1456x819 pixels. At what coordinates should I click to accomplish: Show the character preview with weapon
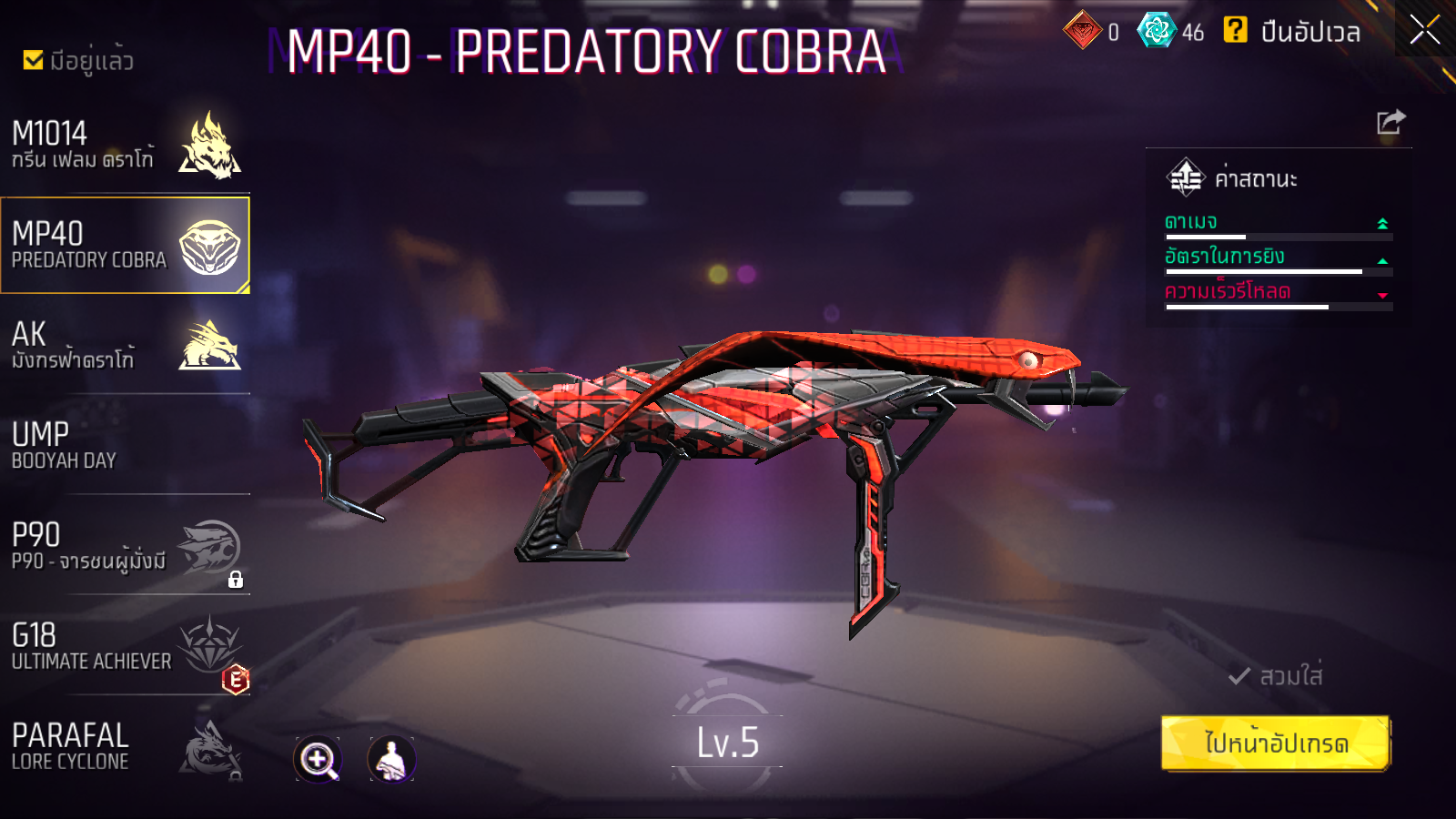click(x=391, y=759)
